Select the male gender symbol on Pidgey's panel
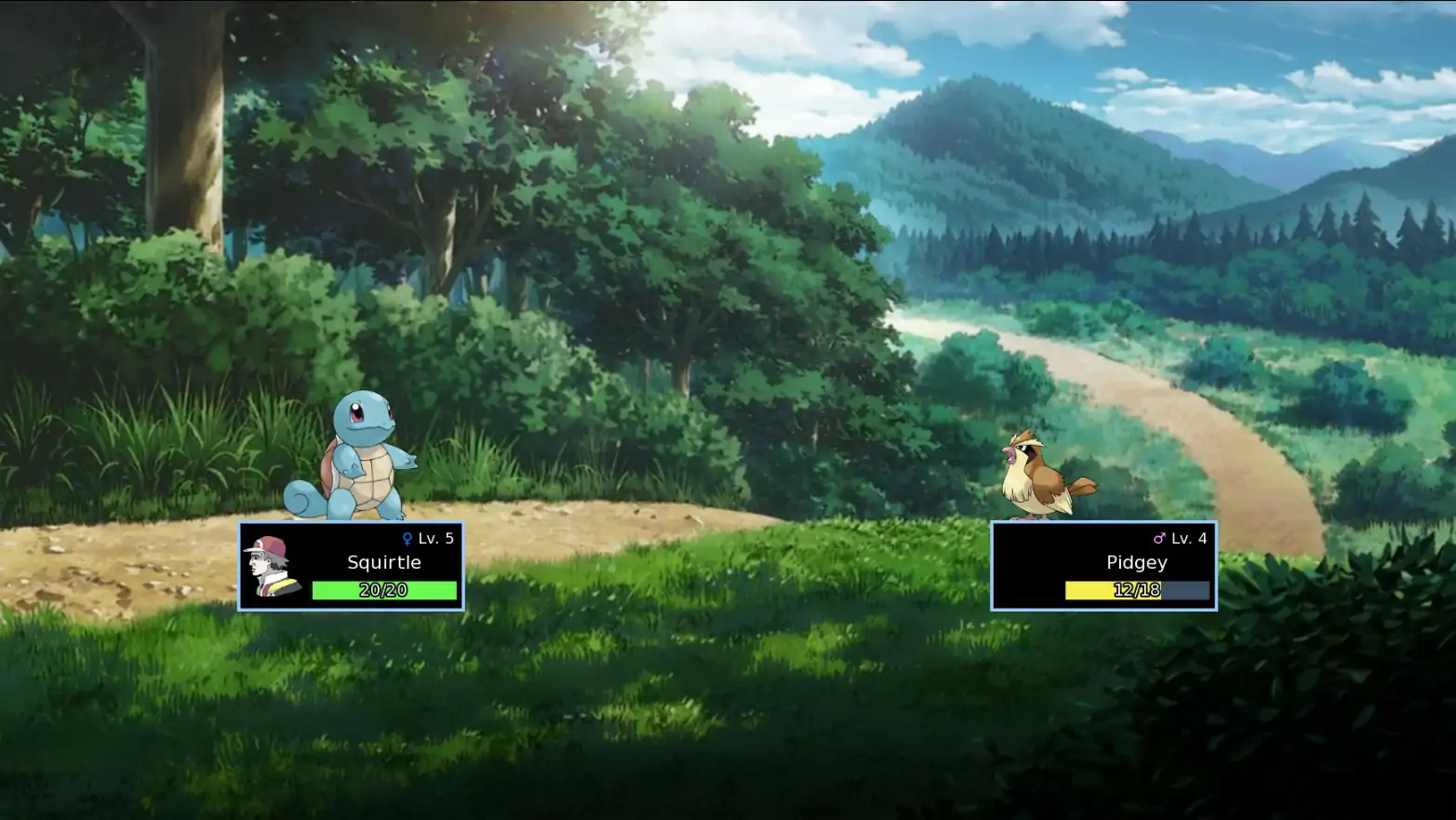Image resolution: width=1456 pixels, height=820 pixels. [x=1161, y=537]
